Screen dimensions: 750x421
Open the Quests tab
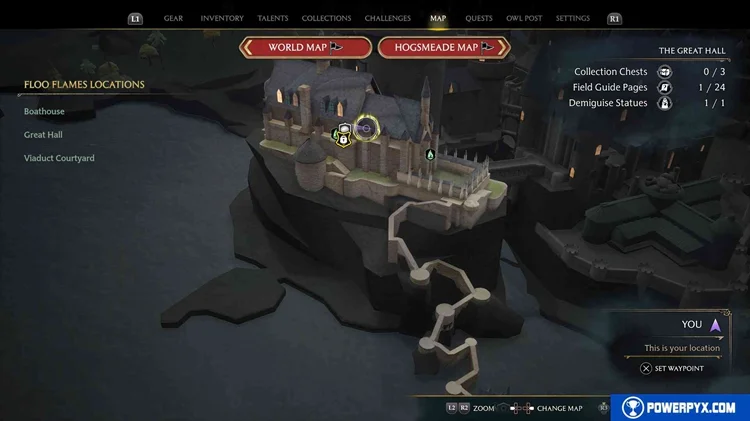point(479,18)
